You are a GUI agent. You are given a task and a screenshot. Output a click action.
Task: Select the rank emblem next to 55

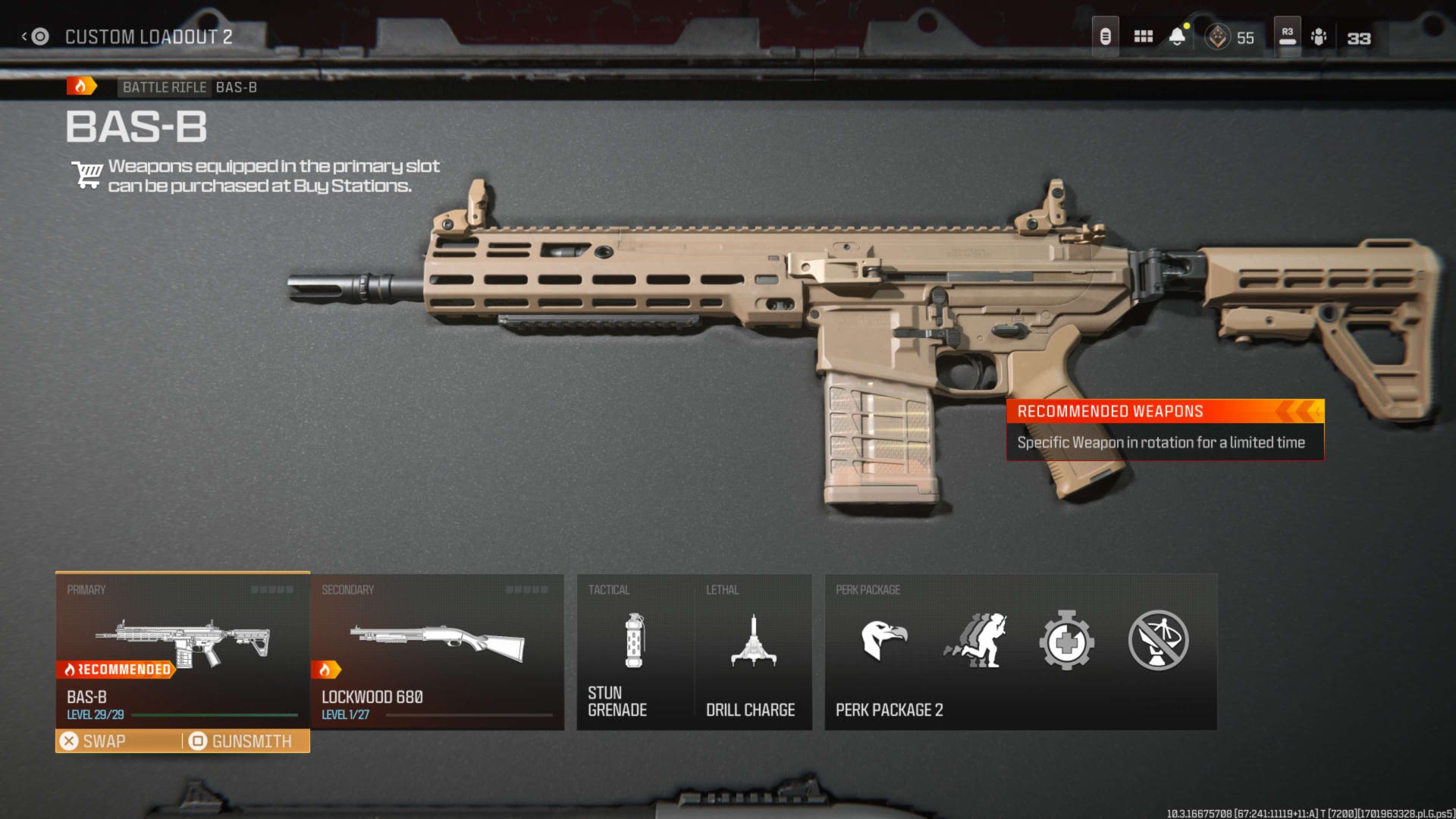1216,36
